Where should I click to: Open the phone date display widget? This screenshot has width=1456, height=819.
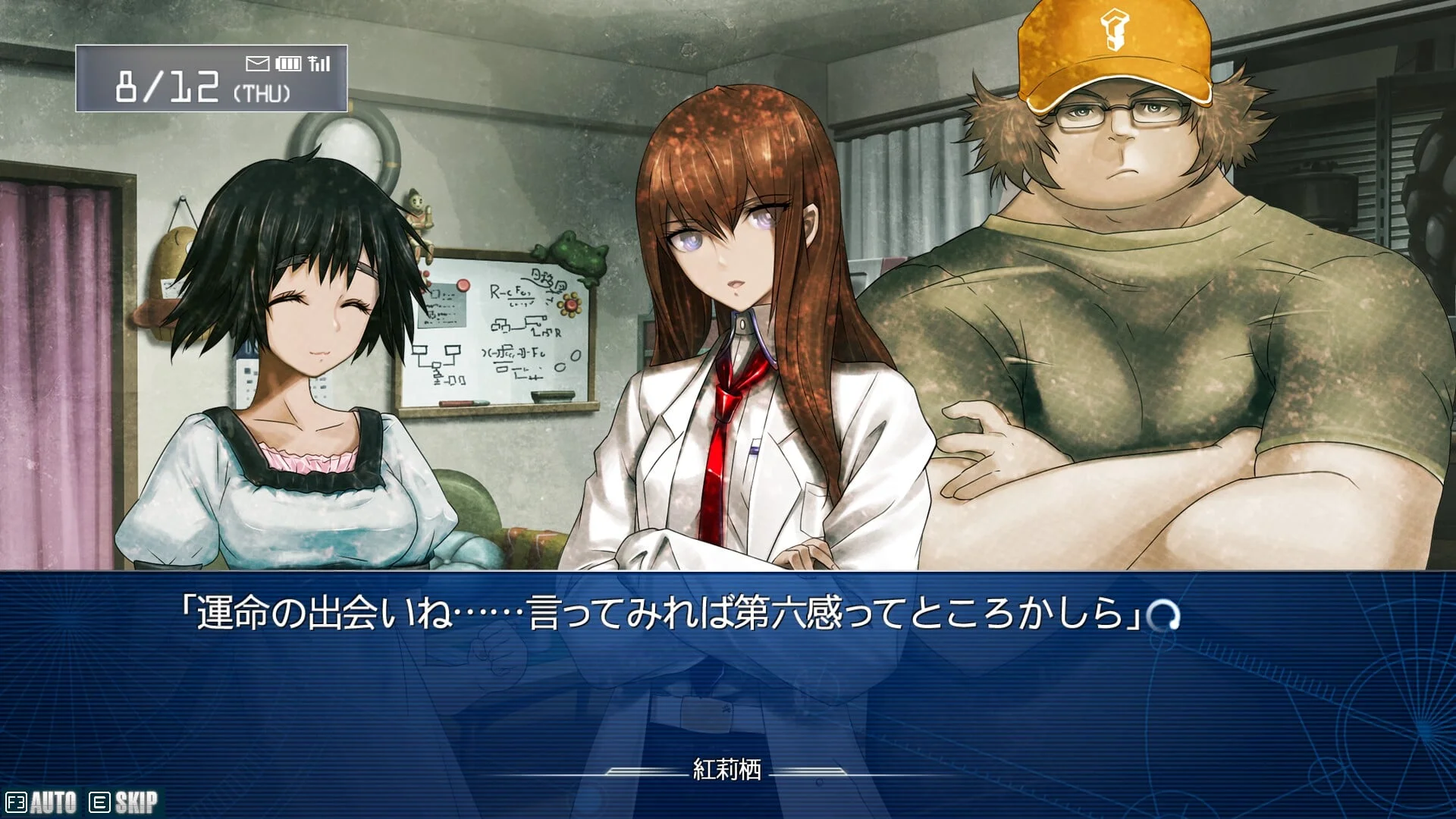click(x=212, y=79)
